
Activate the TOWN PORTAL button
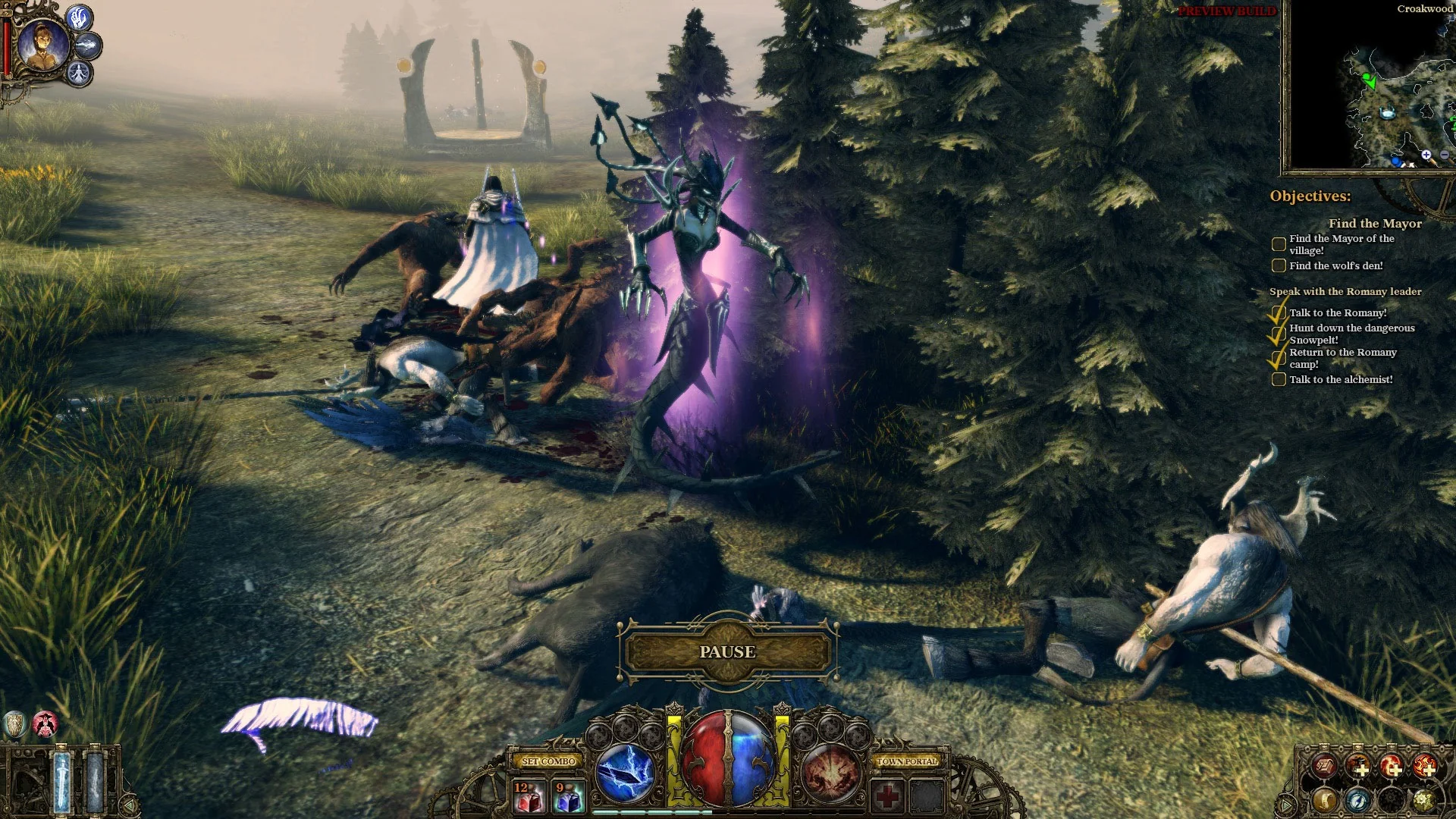(908, 761)
